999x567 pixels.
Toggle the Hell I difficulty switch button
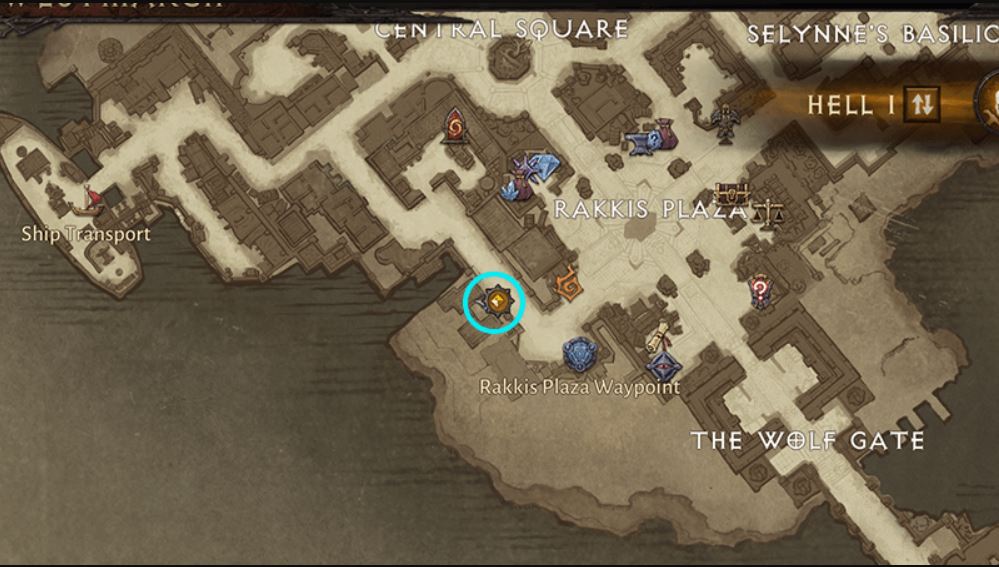click(x=922, y=103)
